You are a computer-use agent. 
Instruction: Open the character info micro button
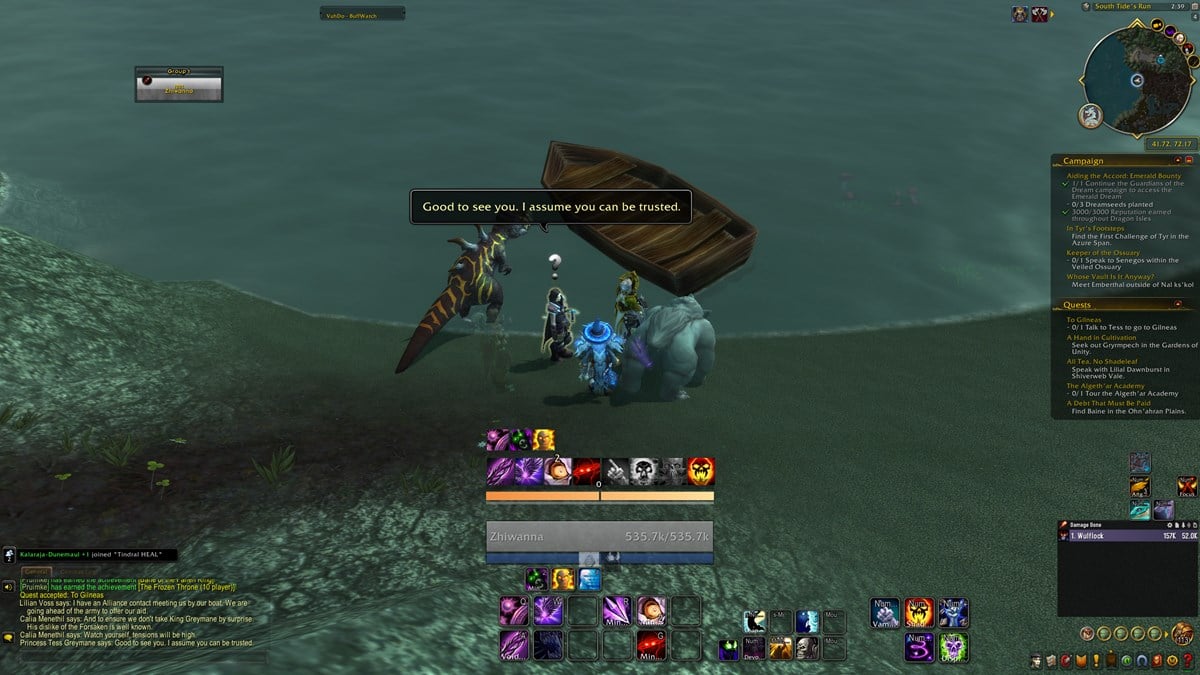coord(1036,660)
